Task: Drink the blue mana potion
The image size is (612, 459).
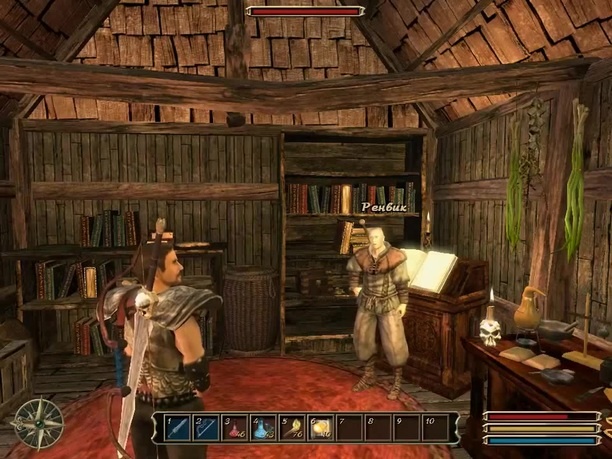Action: pos(263,428)
